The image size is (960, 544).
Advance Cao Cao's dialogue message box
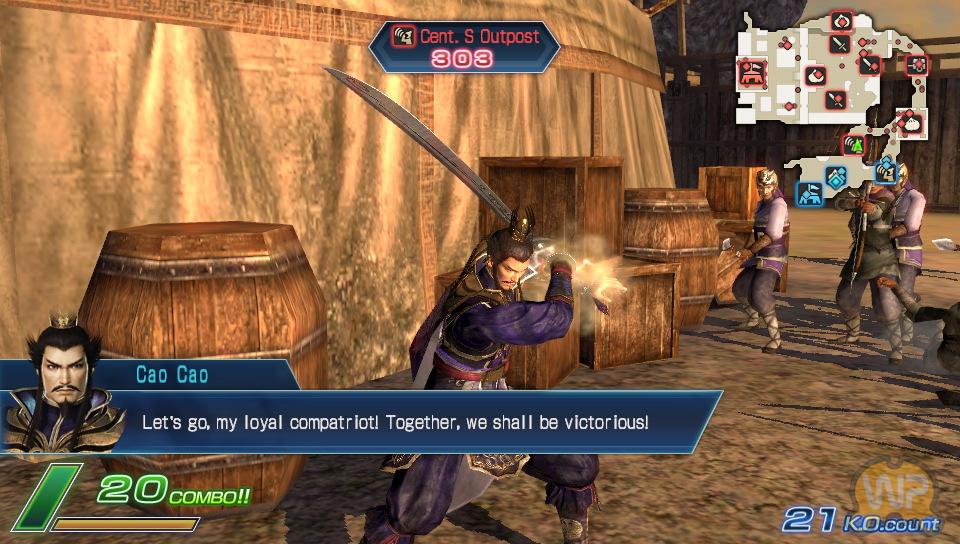coord(420,421)
